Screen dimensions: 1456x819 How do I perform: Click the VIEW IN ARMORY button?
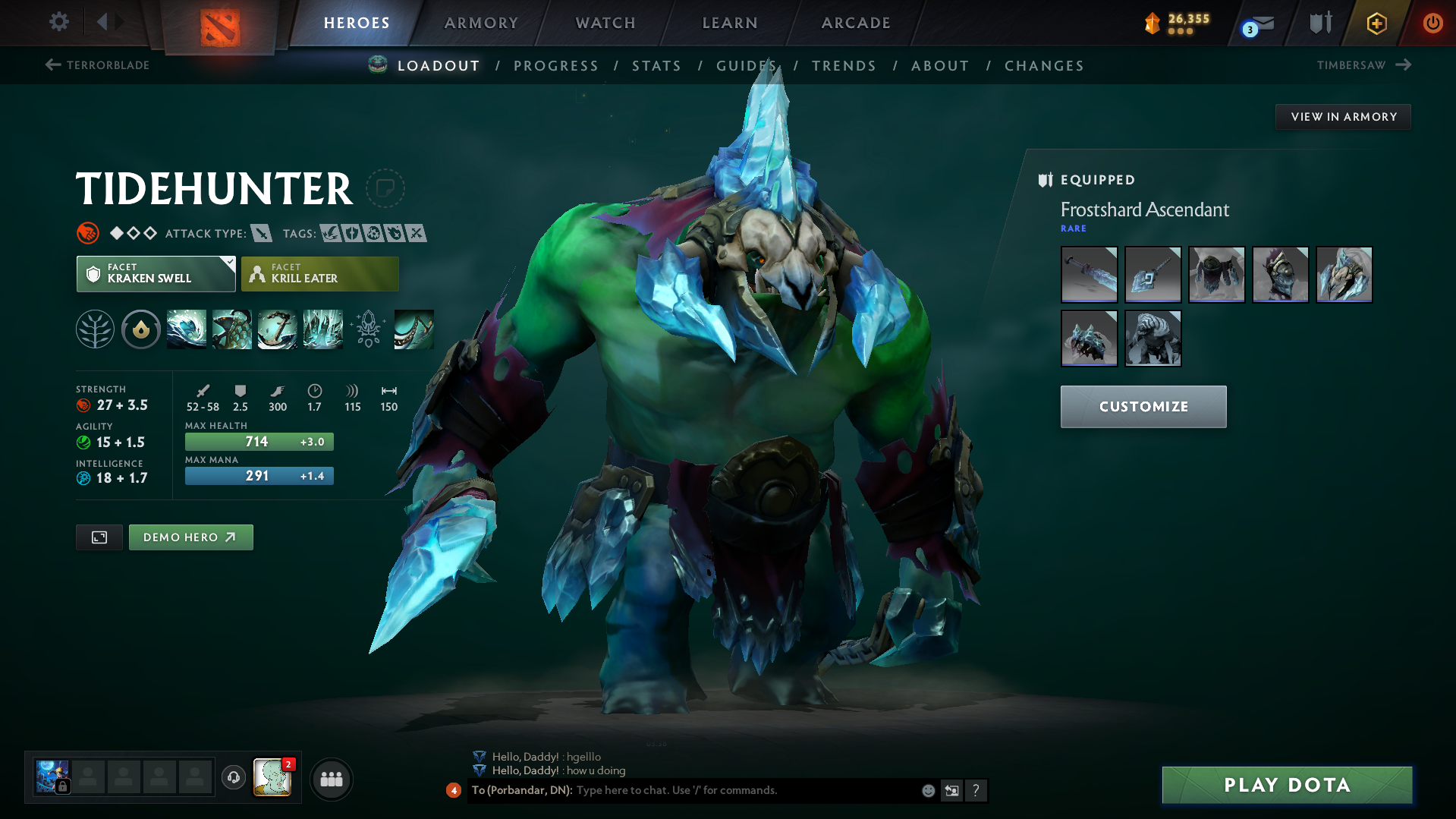1343,116
